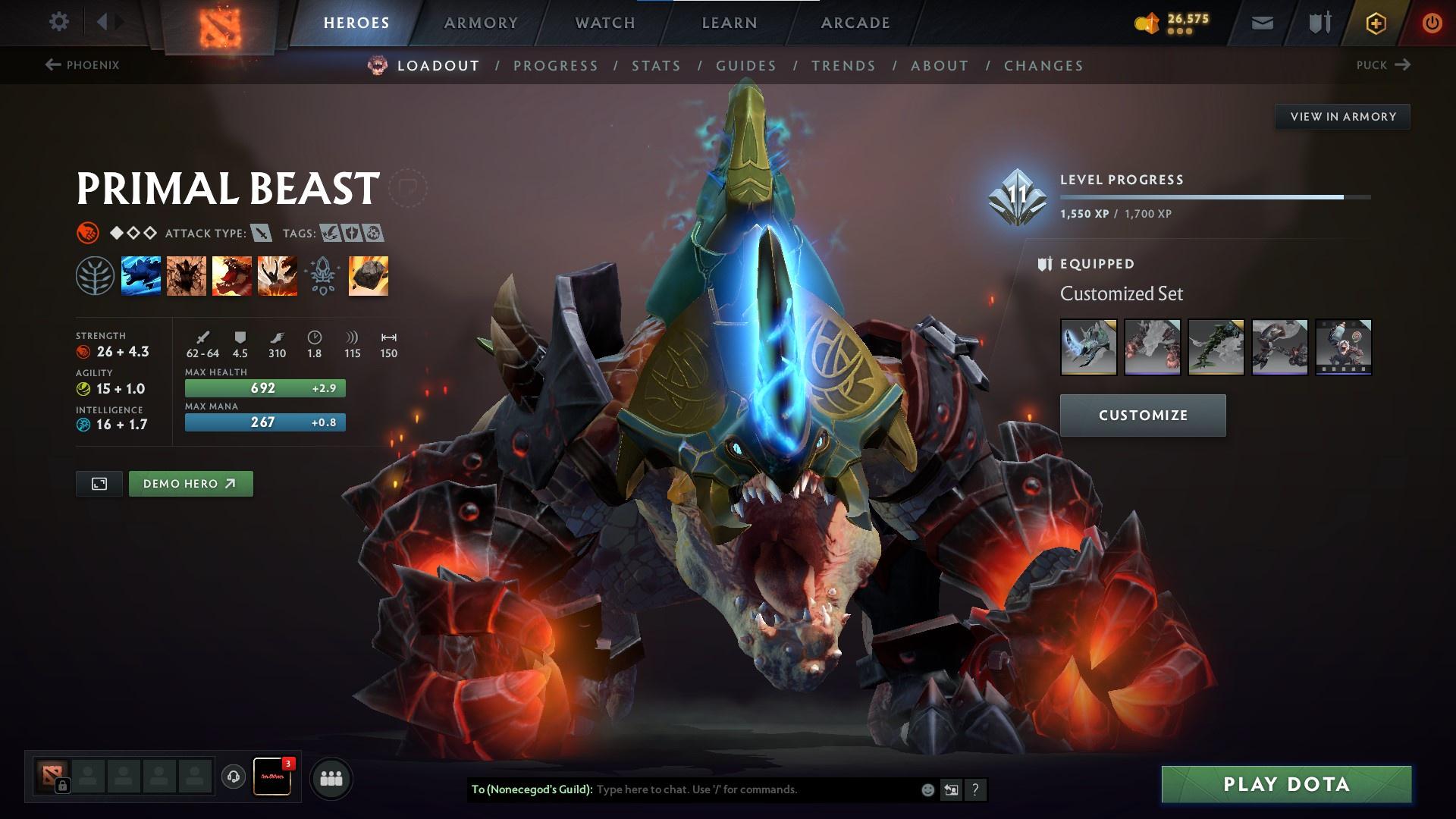This screenshot has width=1456, height=819.
Task: Open the voice chat headset icon
Action: click(234, 777)
